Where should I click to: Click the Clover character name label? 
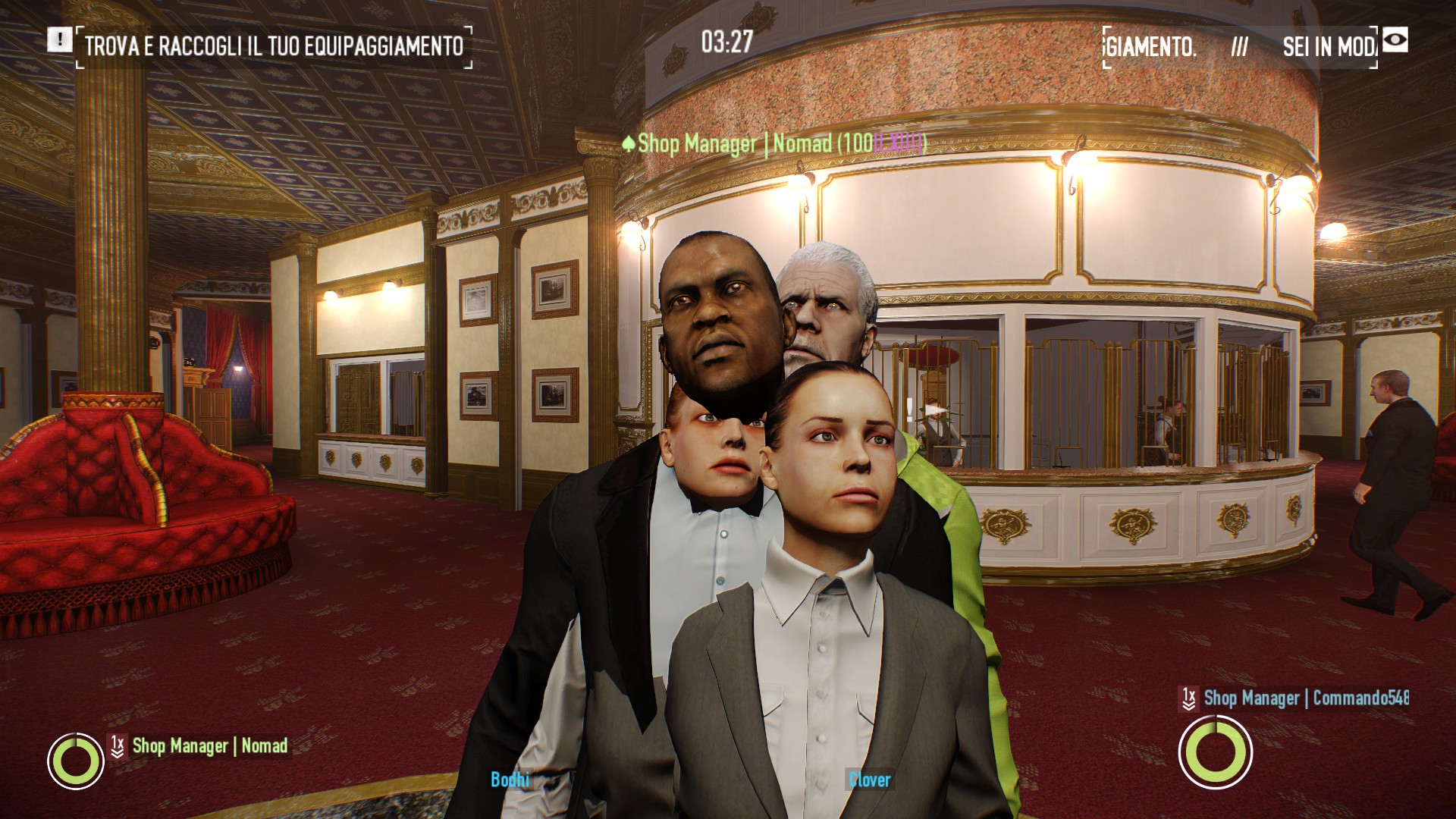click(869, 780)
